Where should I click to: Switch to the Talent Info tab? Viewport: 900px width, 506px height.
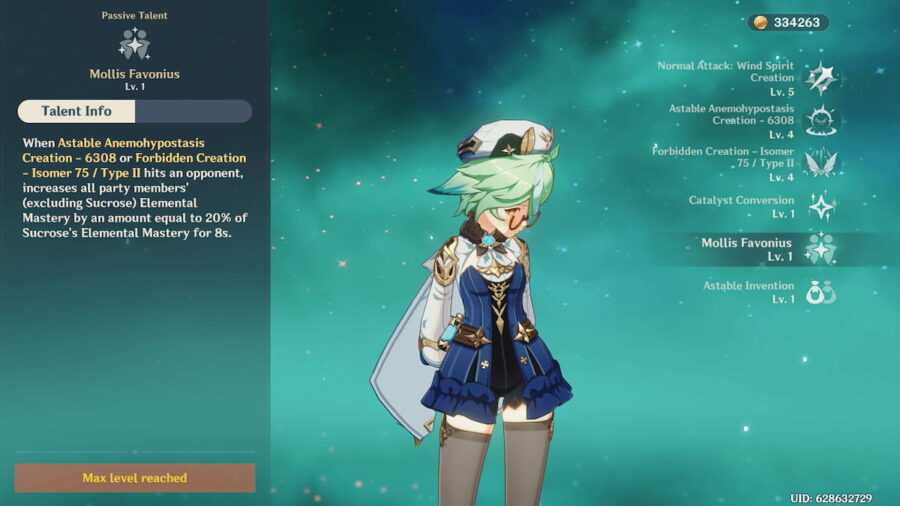pos(76,111)
